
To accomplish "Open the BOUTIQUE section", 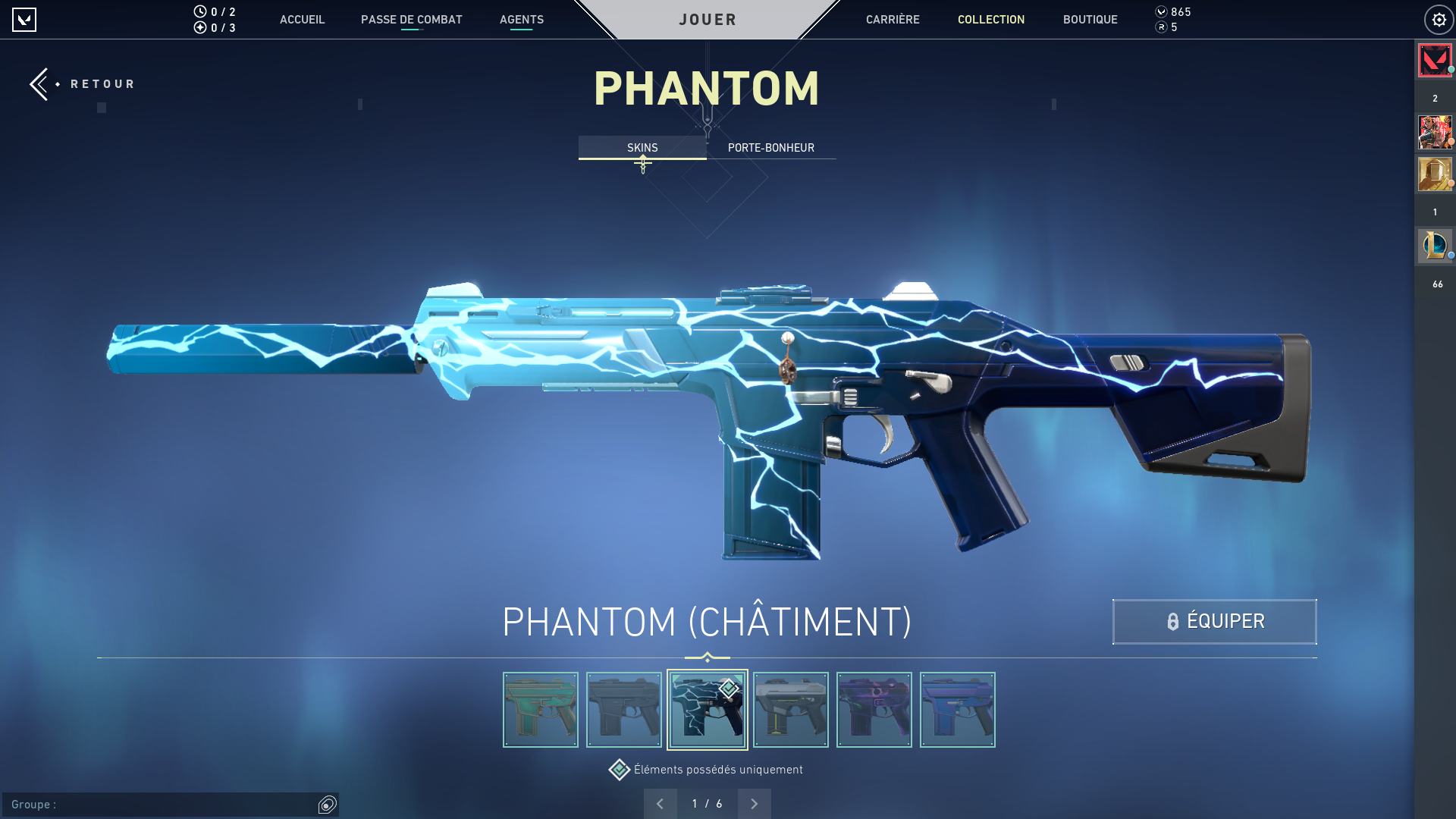I will pos(1090,20).
